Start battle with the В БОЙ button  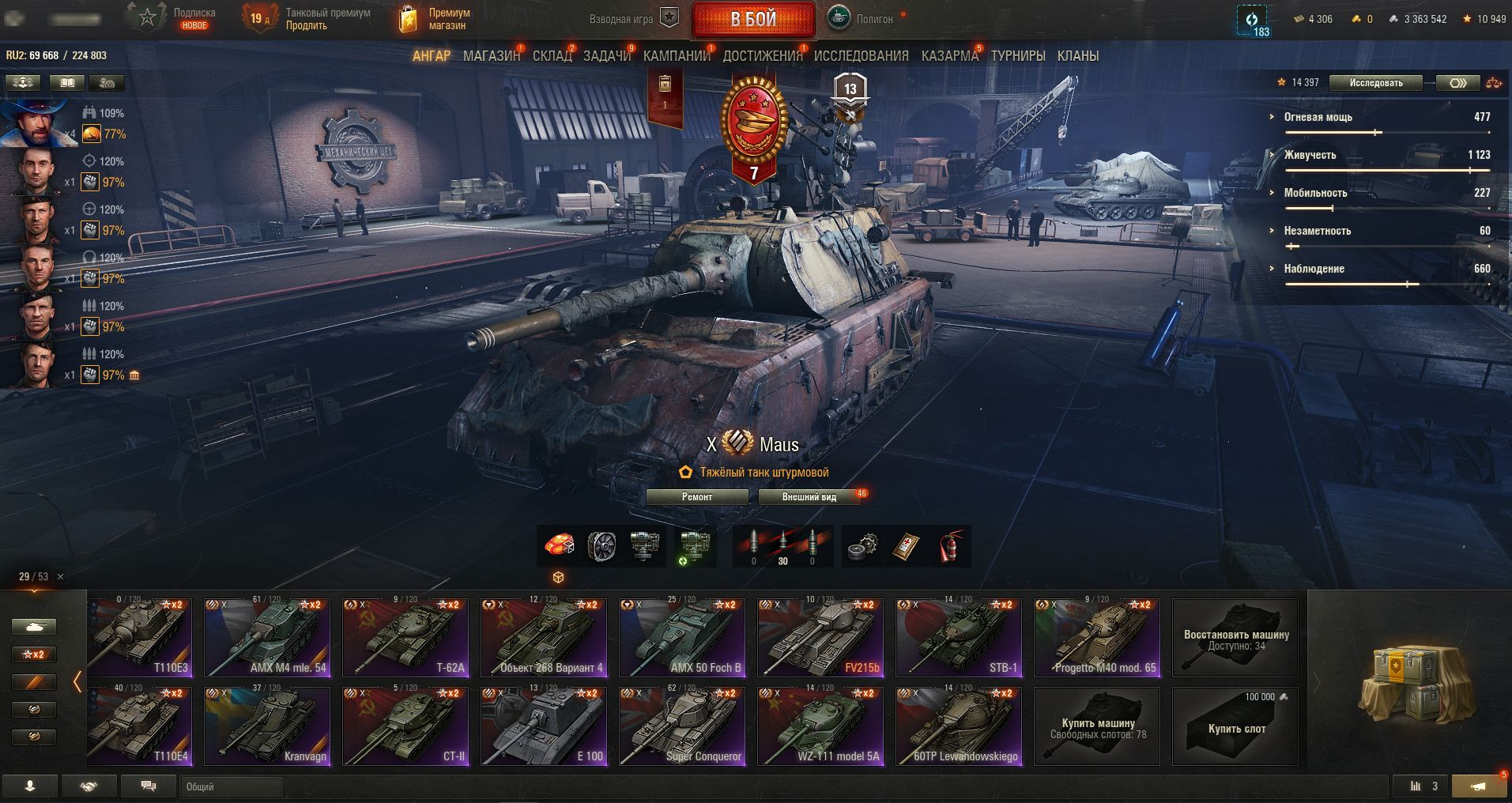753,19
